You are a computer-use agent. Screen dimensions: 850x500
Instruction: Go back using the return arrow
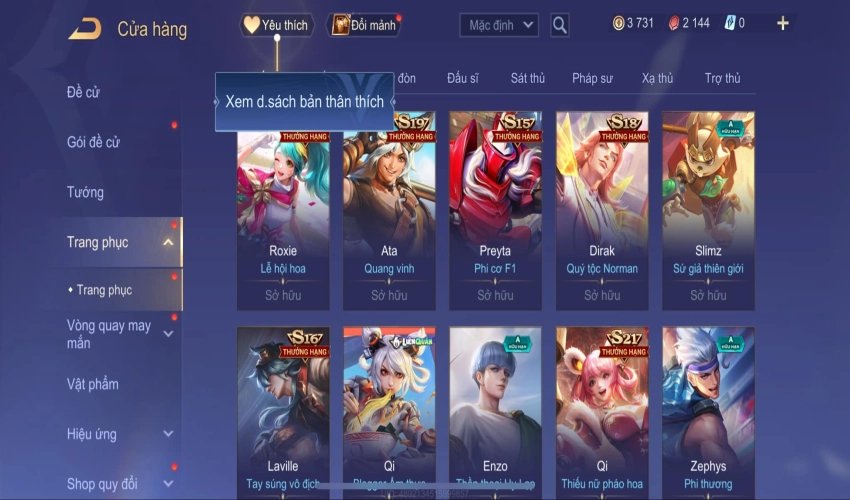click(84, 29)
